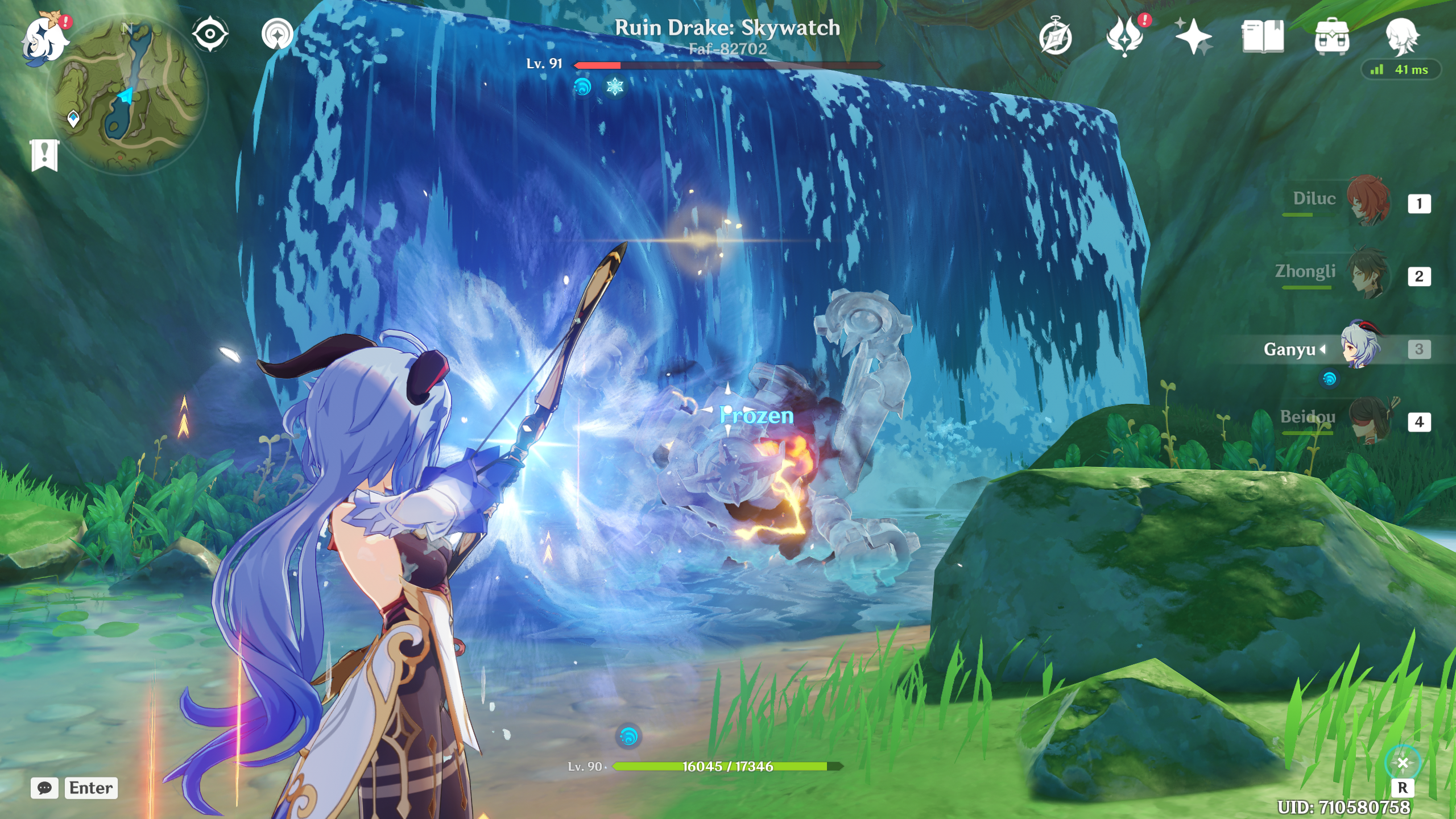Switch to Diluc in the party
Screen dimensions: 1456x819
pos(1367,201)
